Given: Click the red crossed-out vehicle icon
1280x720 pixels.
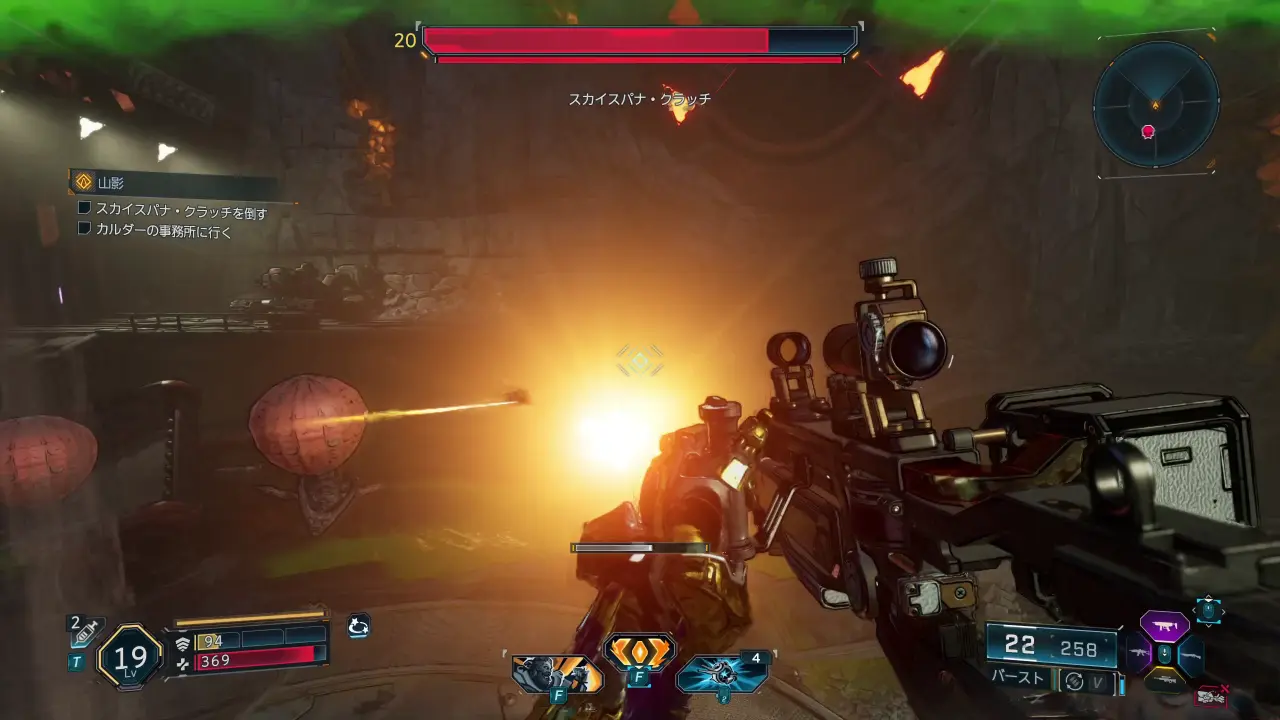Looking at the screenshot, I should click(x=1212, y=695).
